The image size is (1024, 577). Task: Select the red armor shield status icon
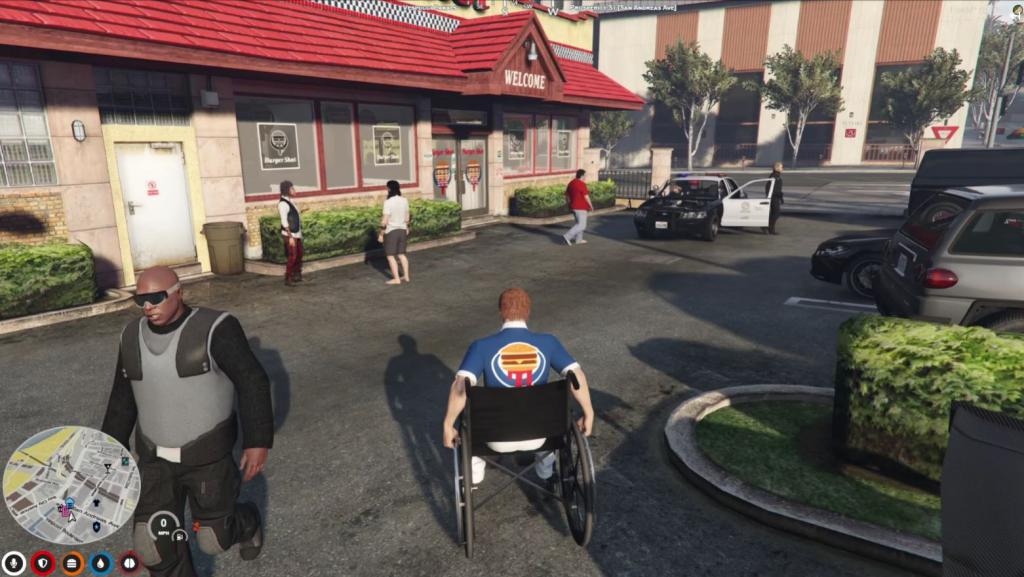(43, 563)
